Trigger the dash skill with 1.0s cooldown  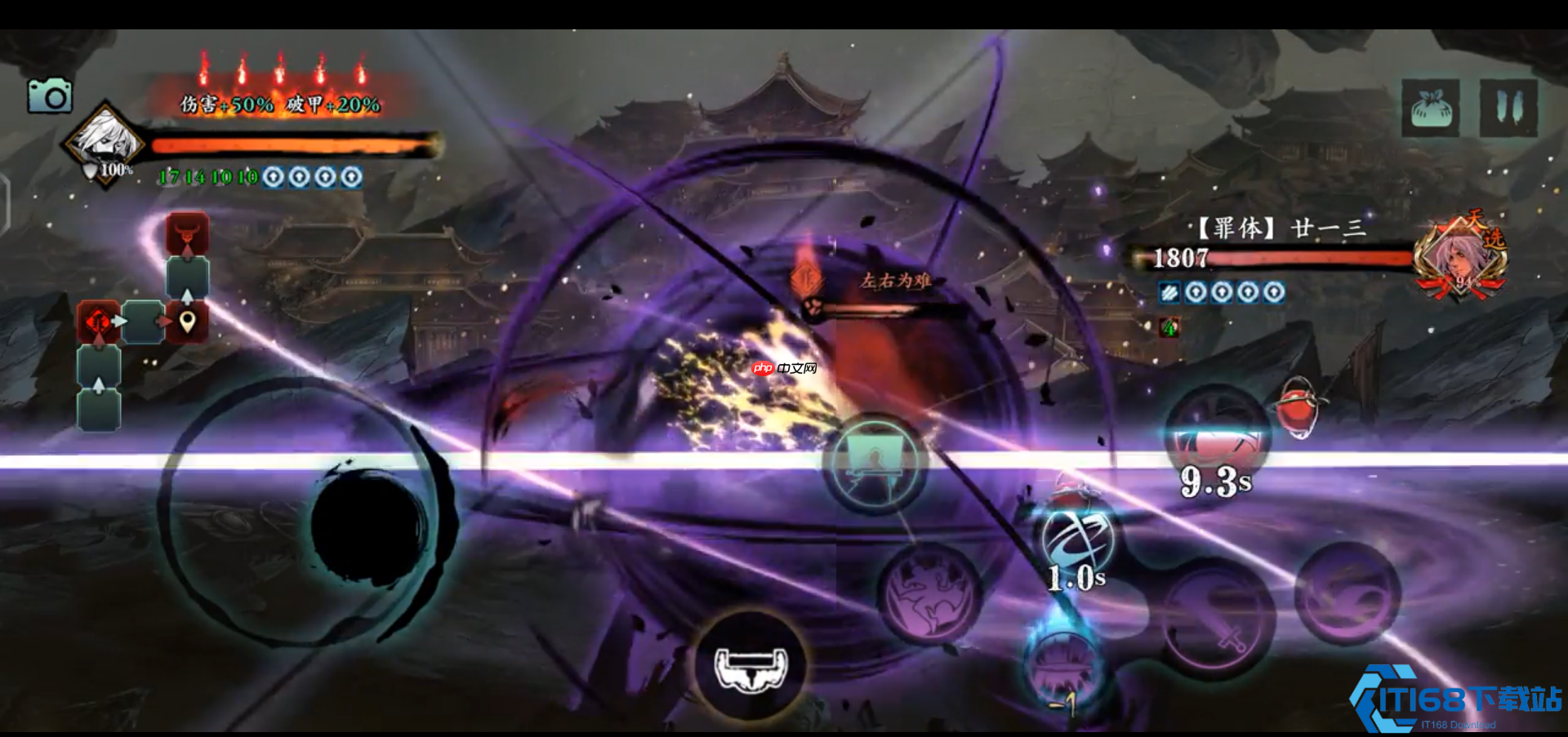[x=1078, y=540]
